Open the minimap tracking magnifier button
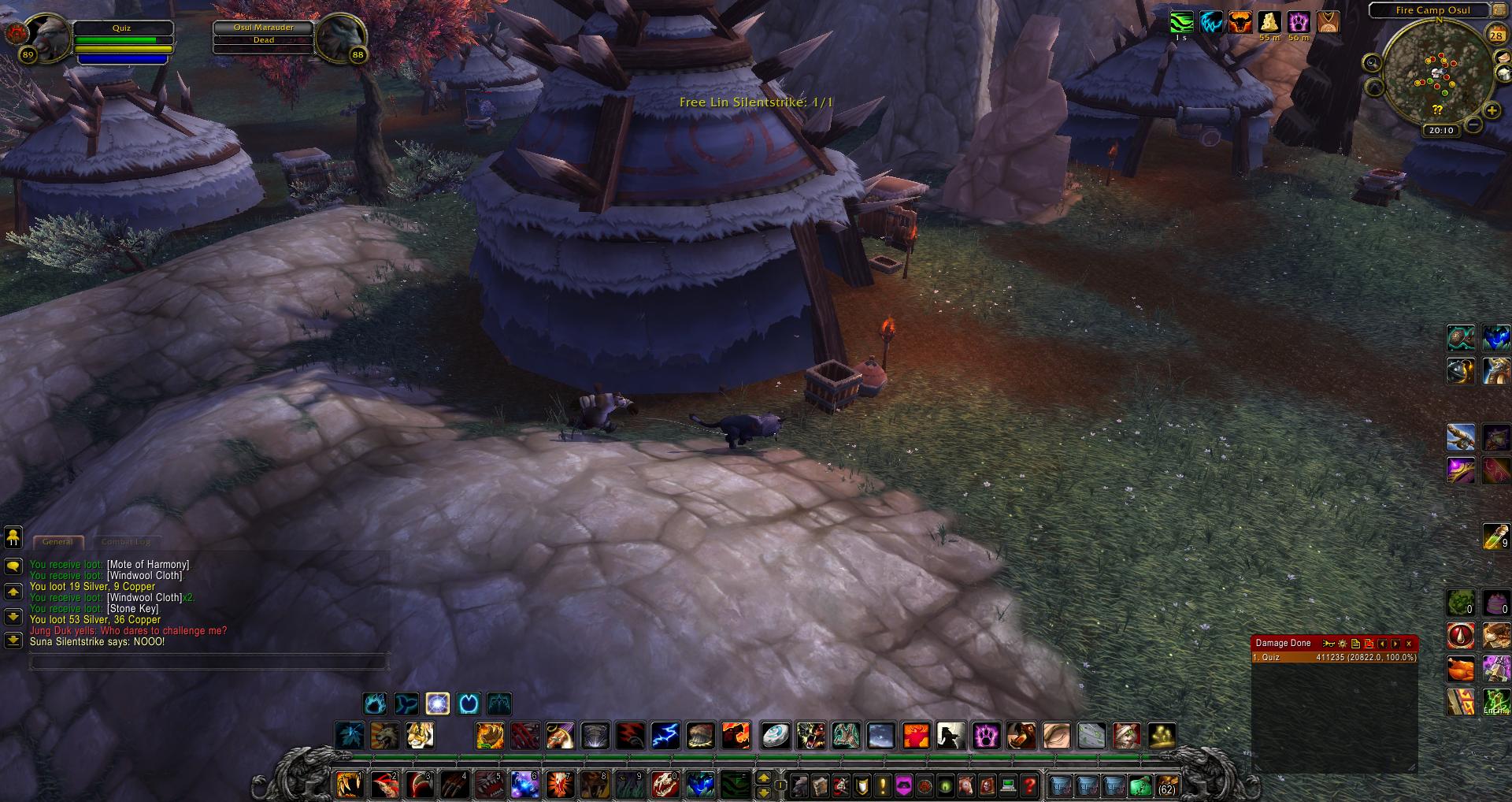The width and height of the screenshot is (1512, 802). click(x=1373, y=63)
